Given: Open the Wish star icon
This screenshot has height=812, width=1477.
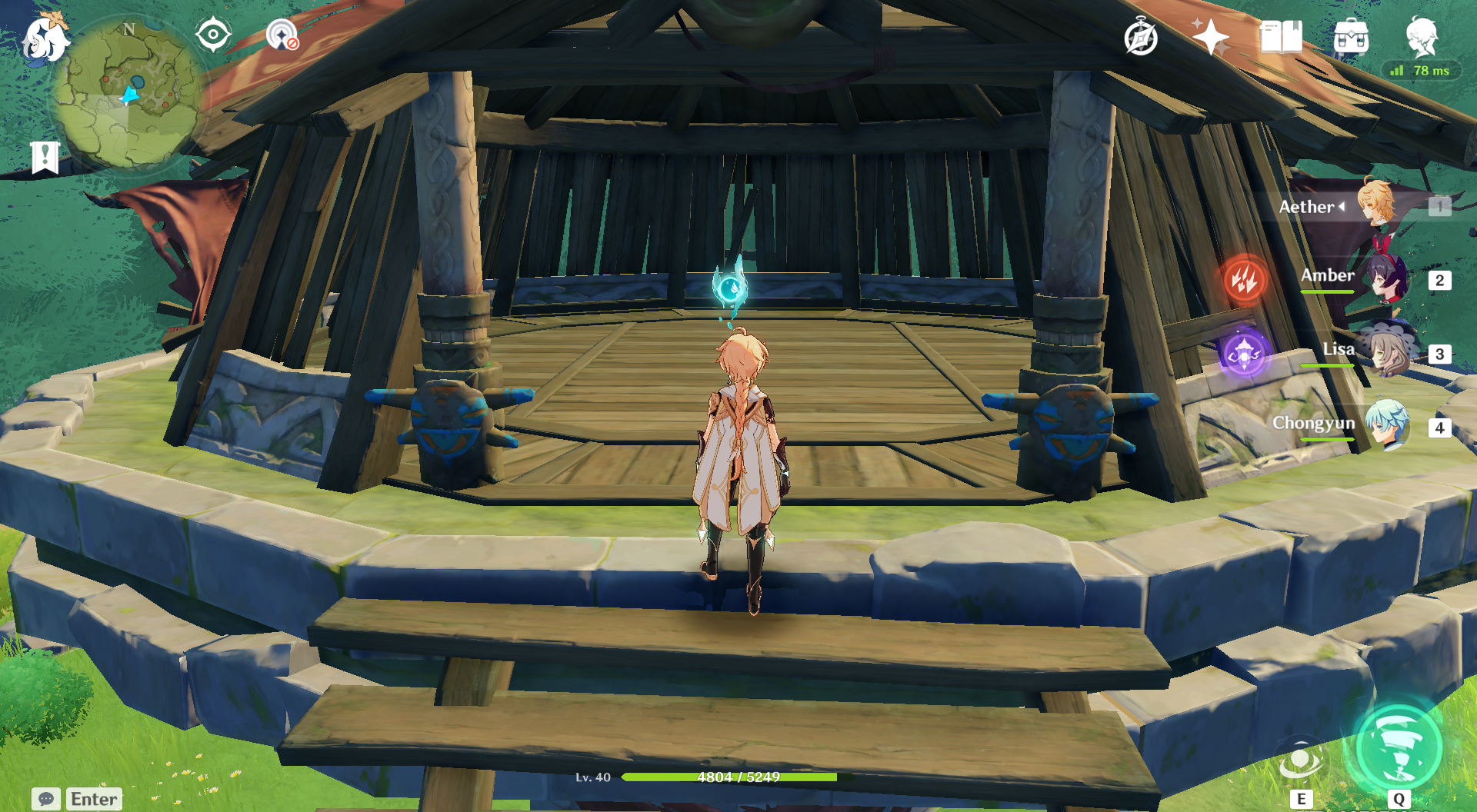Looking at the screenshot, I should pos(1211,37).
